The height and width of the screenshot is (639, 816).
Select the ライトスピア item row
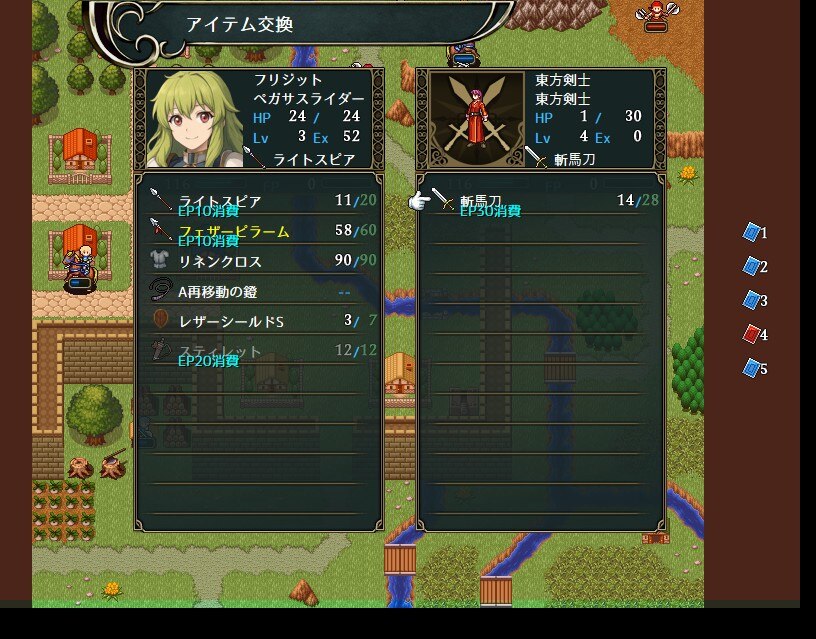tap(258, 201)
